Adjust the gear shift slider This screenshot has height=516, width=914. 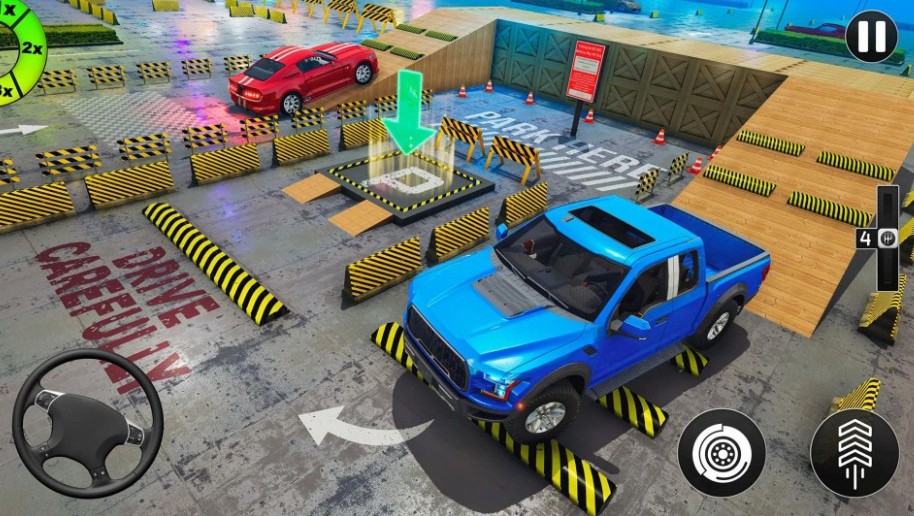[x=887, y=238]
